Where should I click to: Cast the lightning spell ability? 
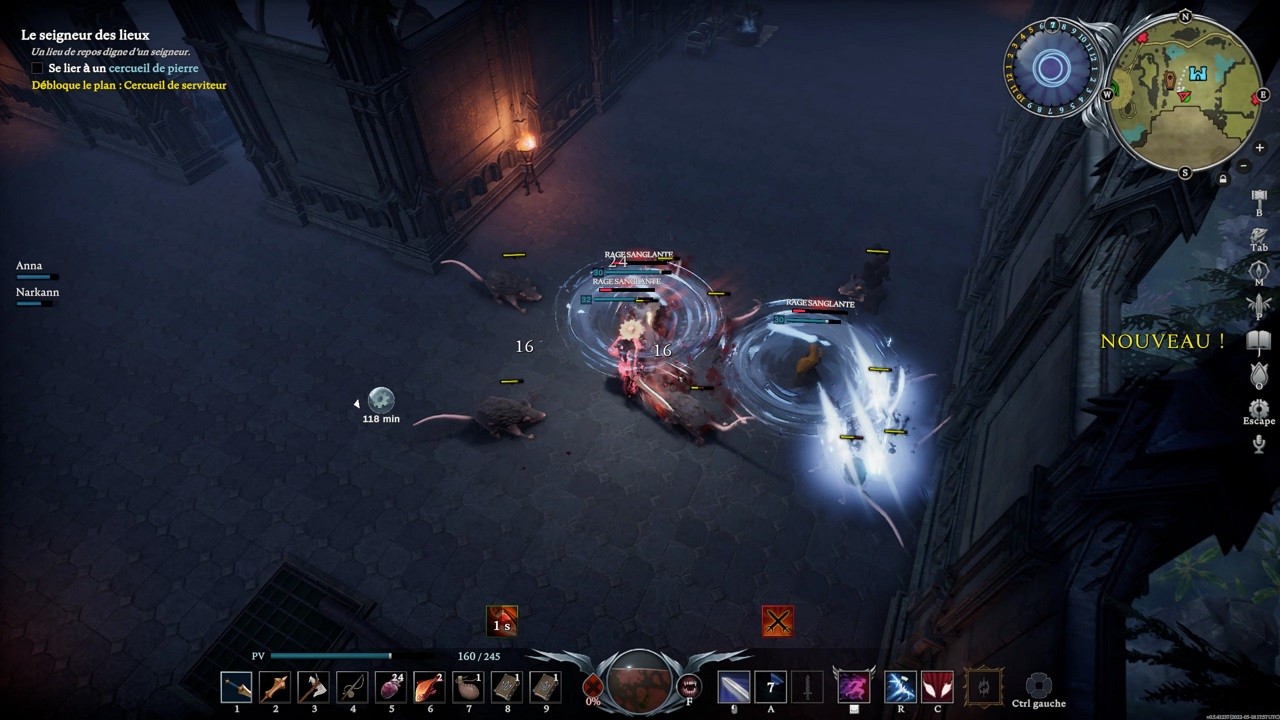point(900,687)
